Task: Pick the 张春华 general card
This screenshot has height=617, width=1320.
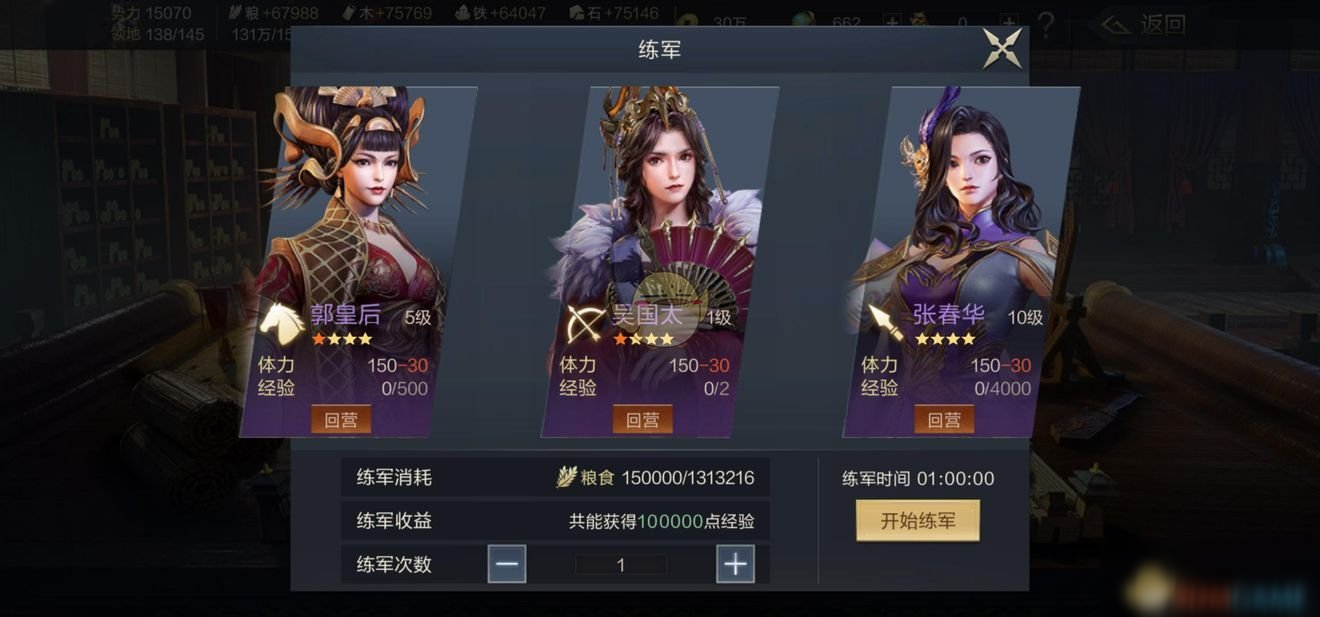Action: coord(960,220)
